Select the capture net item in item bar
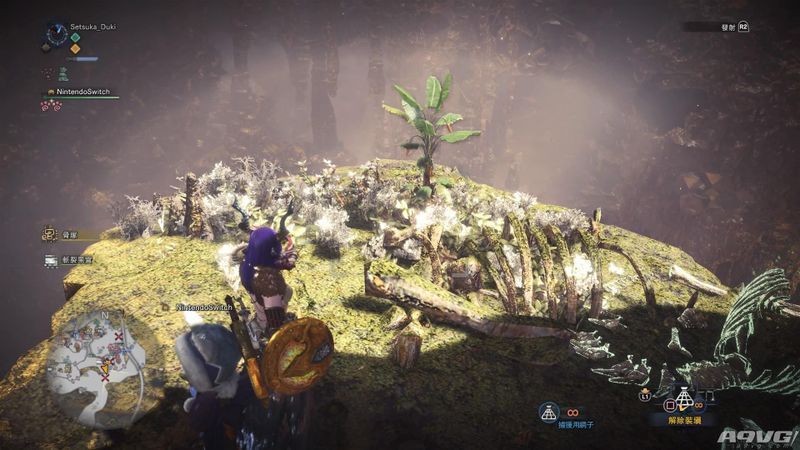Screen dimensions: 800x450 (x=684, y=399)
